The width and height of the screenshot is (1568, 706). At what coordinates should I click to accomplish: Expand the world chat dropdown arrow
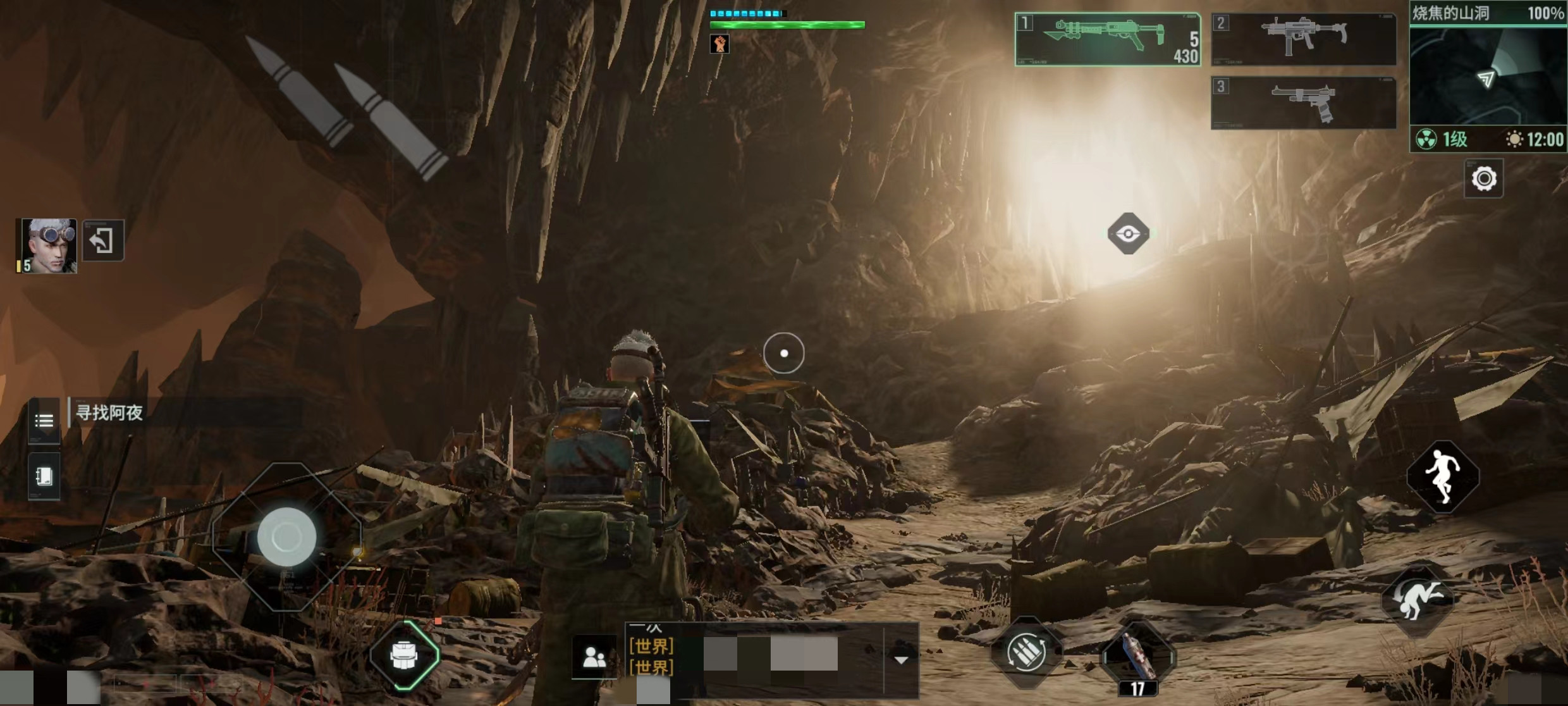(x=901, y=660)
